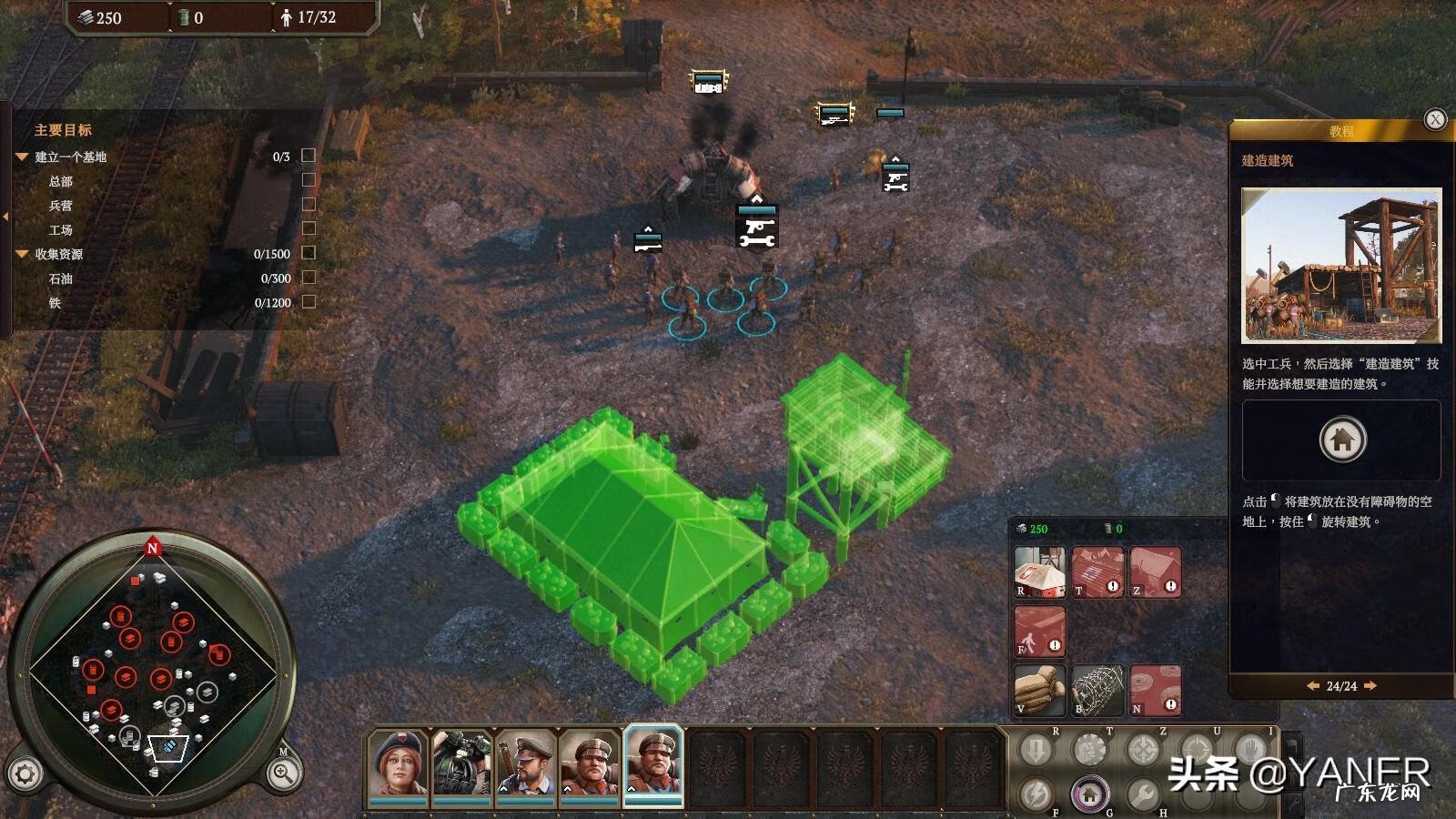Screen dimensions: 1456x819
Task: Close the tutorial panel
Action: point(1434,119)
